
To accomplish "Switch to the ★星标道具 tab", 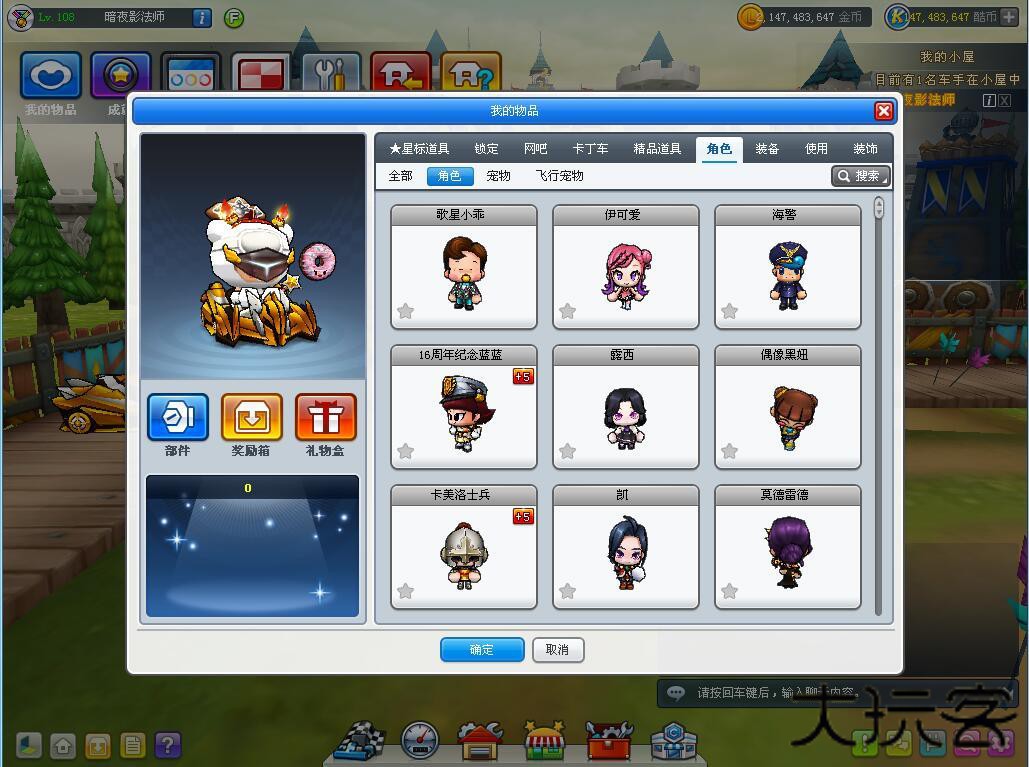I will [419, 149].
